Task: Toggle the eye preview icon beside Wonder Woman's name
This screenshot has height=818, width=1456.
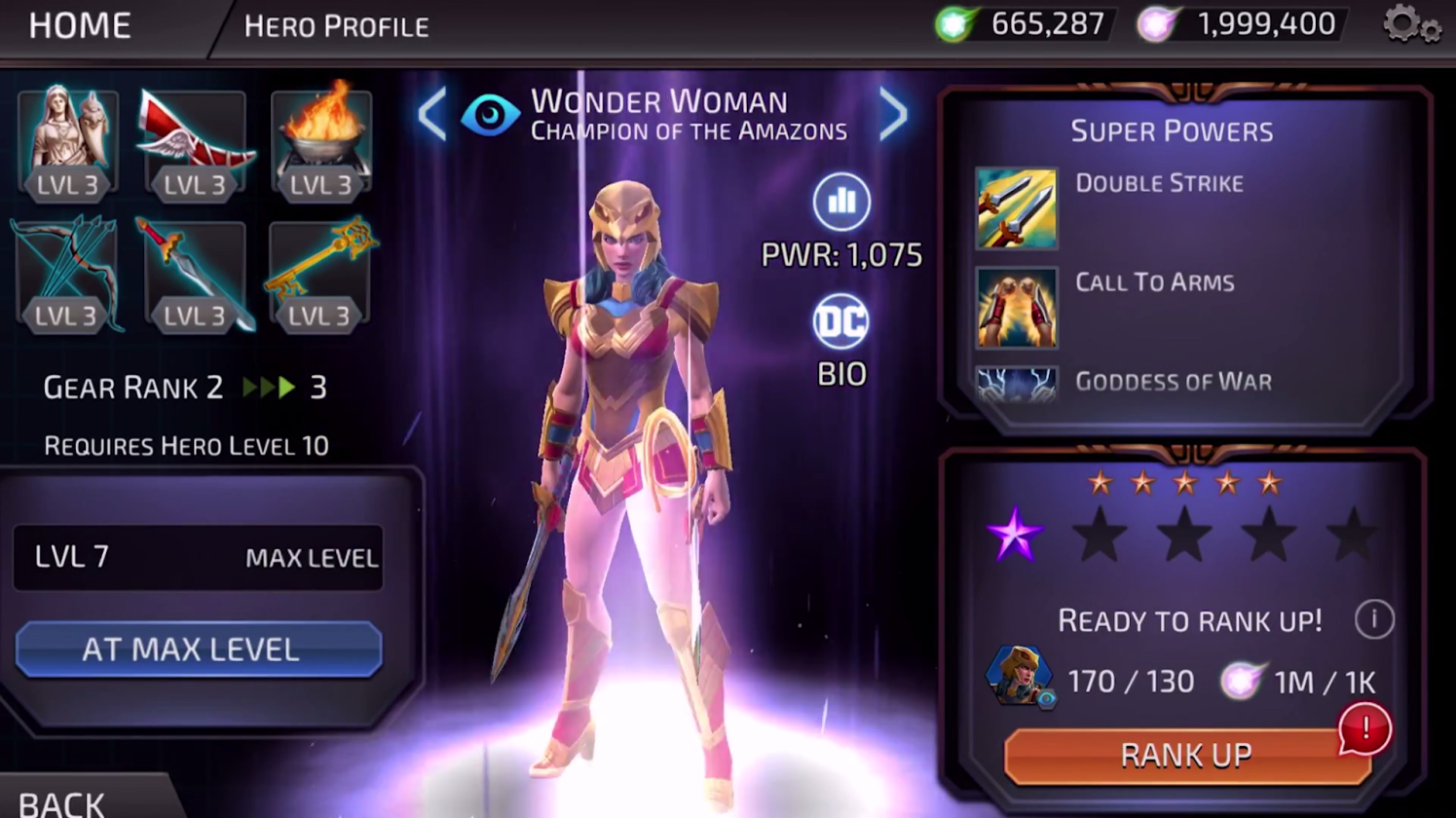Action: [490, 114]
